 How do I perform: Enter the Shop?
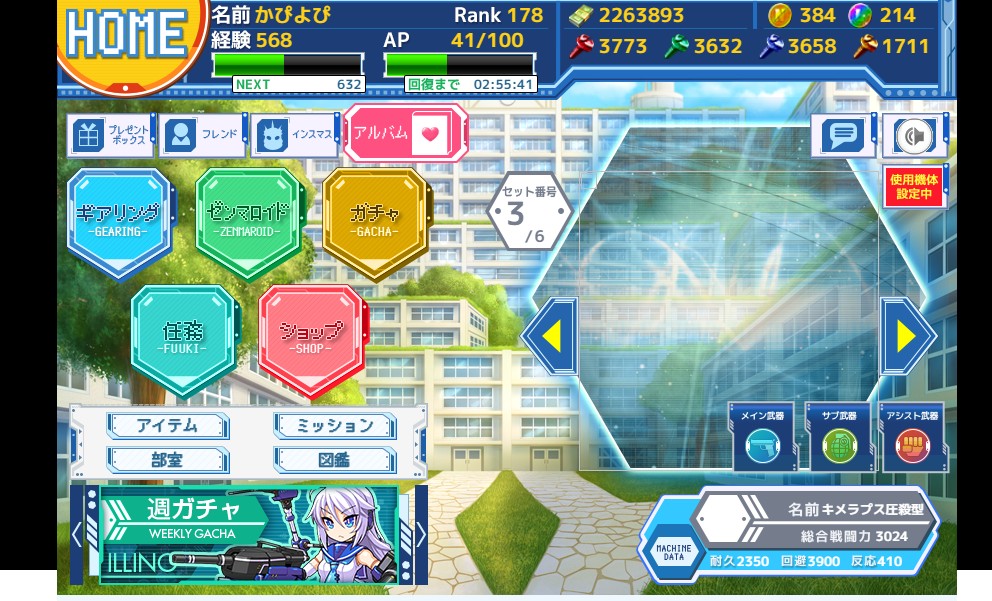click(311, 338)
